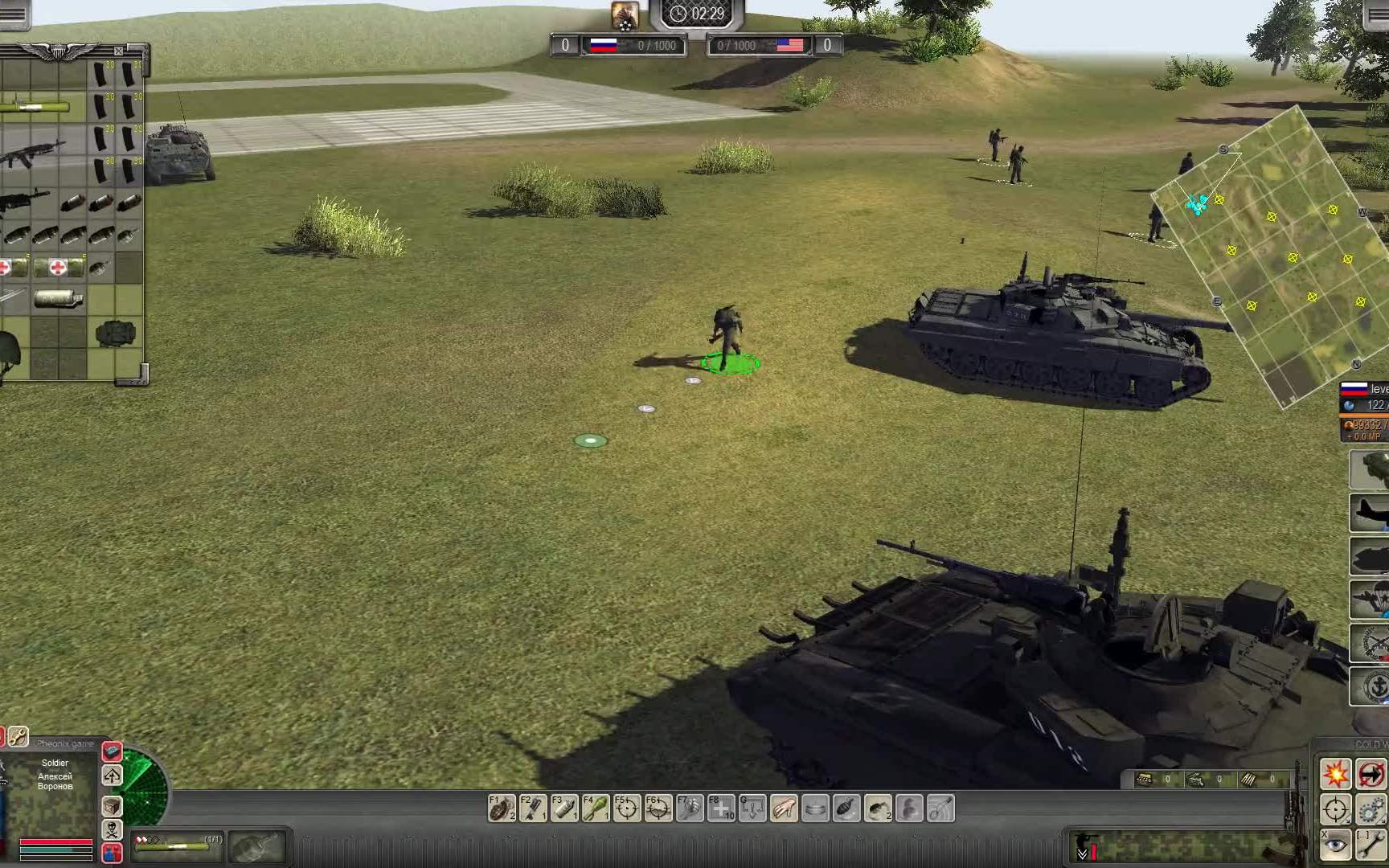Viewport: 1389px width, 868px height.
Task: Activate the F8 heal action
Action: 721,809
